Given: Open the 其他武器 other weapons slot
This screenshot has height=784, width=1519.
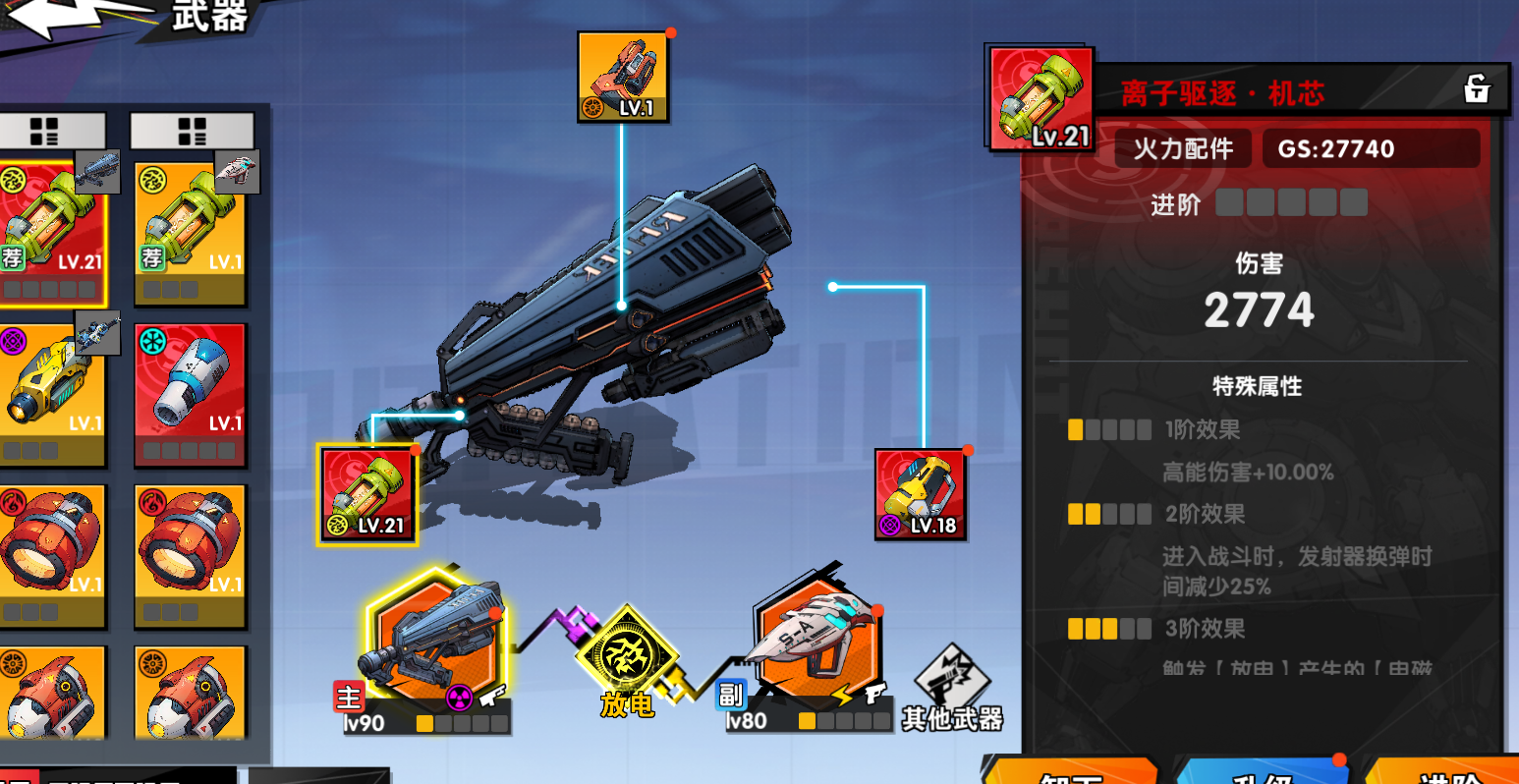Looking at the screenshot, I should coord(952,678).
